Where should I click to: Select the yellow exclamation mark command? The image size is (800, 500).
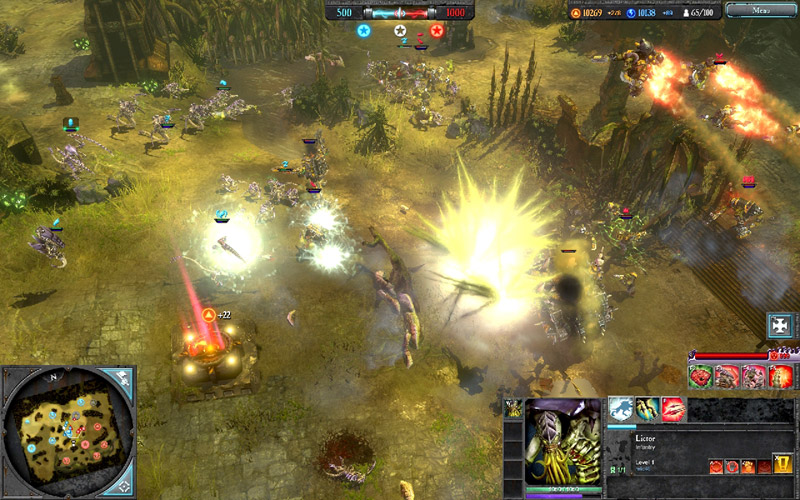[783, 465]
